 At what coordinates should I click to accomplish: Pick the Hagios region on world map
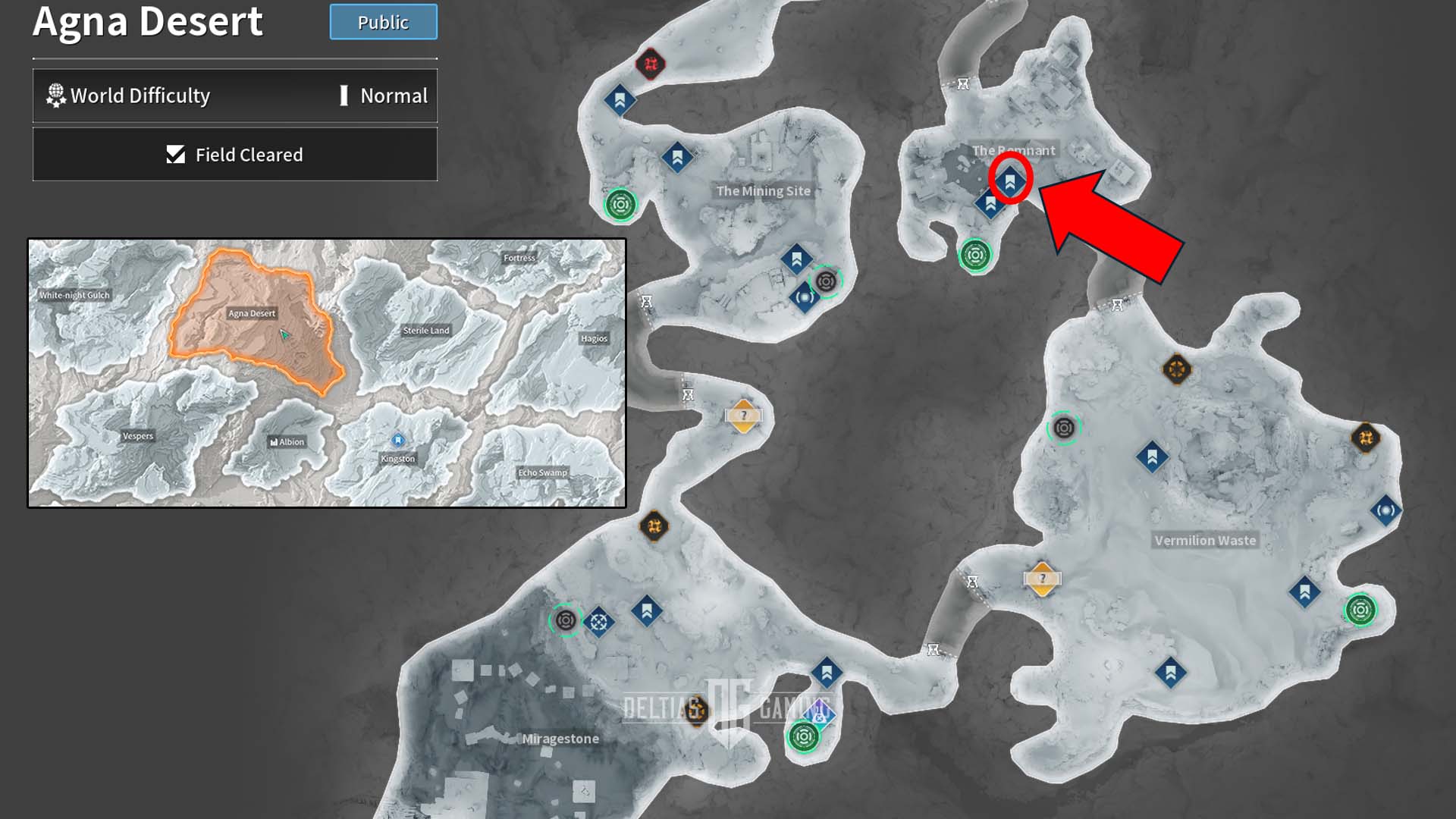click(x=594, y=339)
